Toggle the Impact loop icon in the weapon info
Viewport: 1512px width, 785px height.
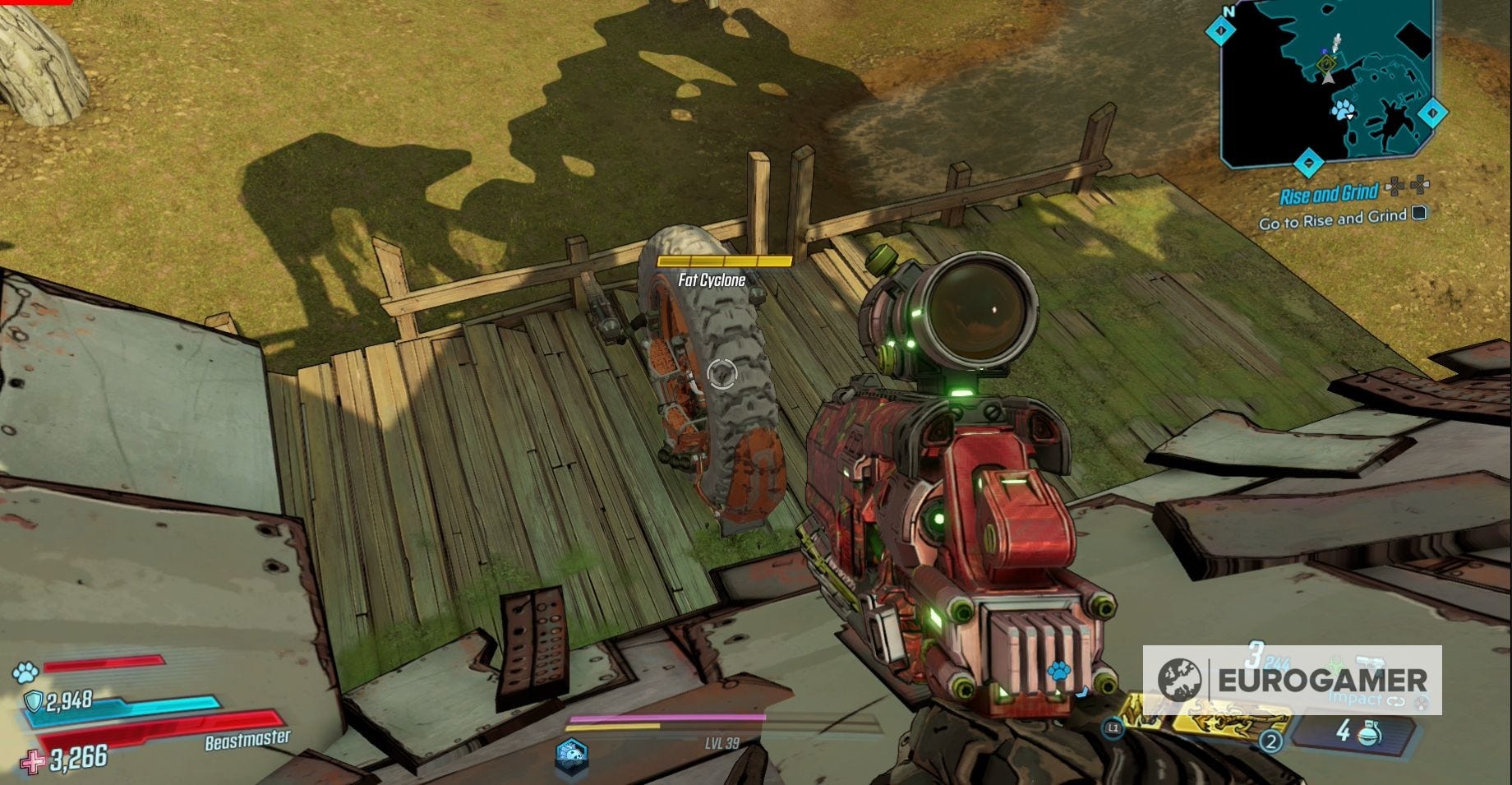(x=1394, y=701)
